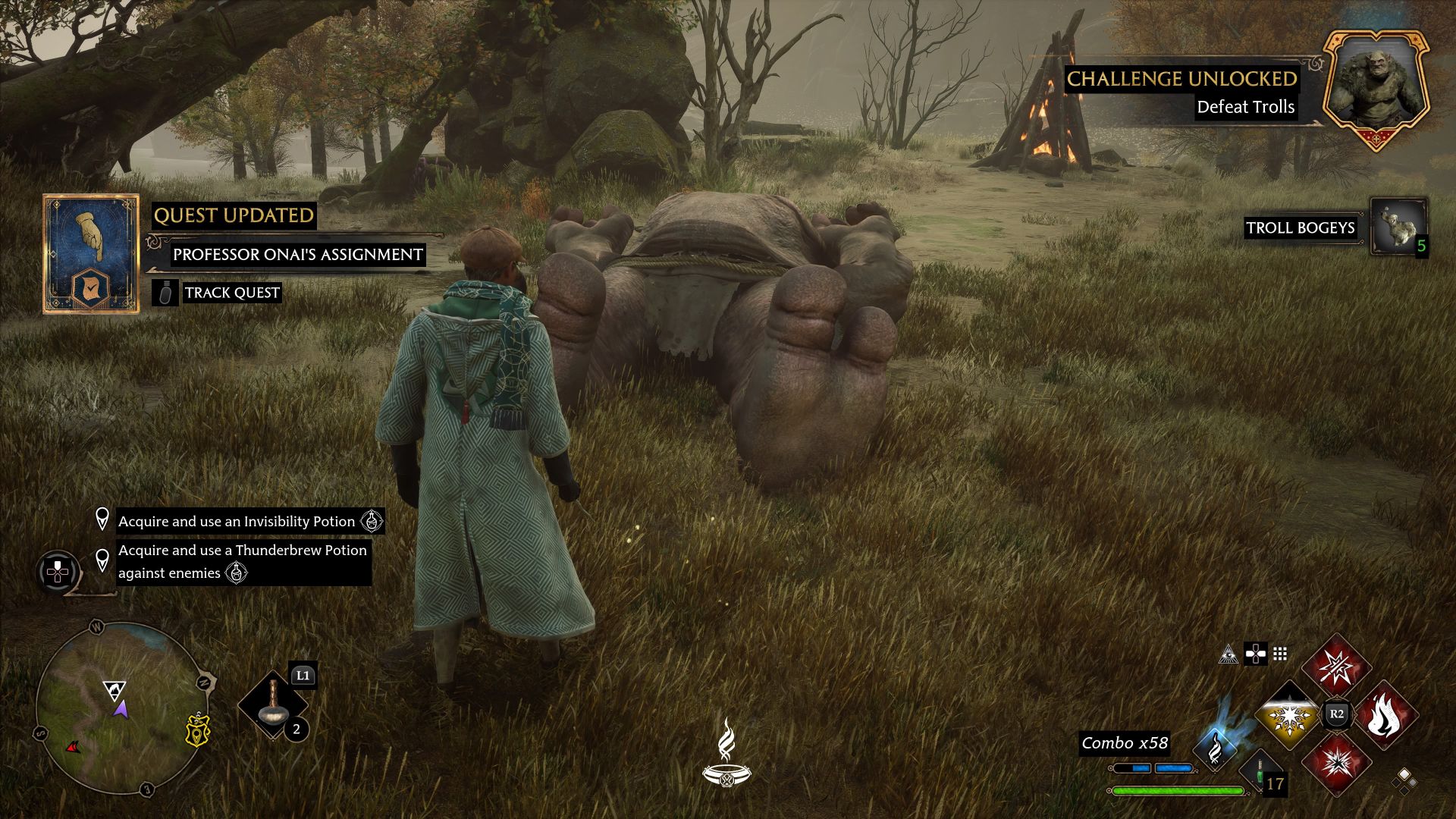
Task: Click the Revelio eye icon above the spells
Action: pyautogui.click(x=1229, y=655)
